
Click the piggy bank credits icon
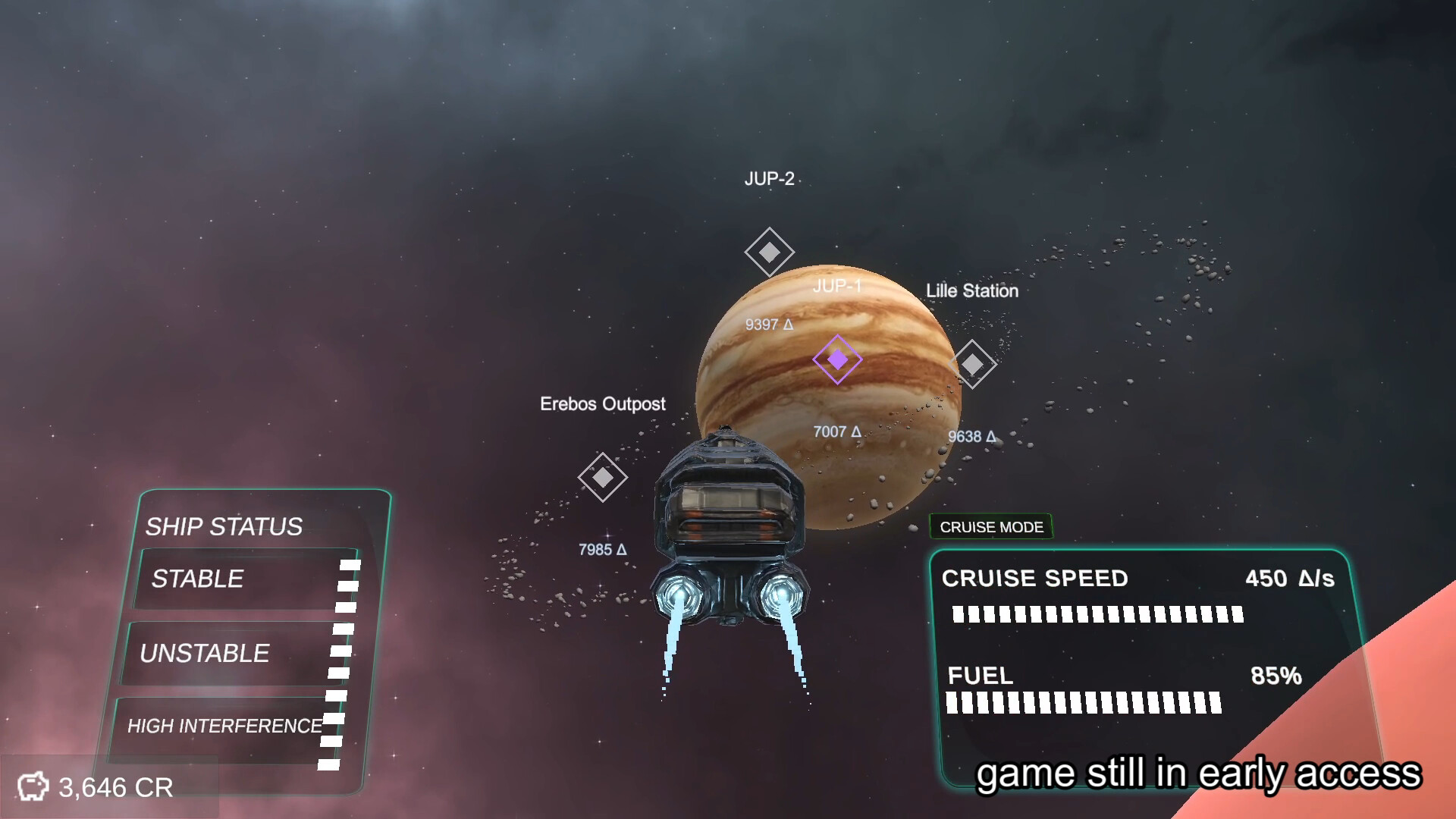pos(33,786)
